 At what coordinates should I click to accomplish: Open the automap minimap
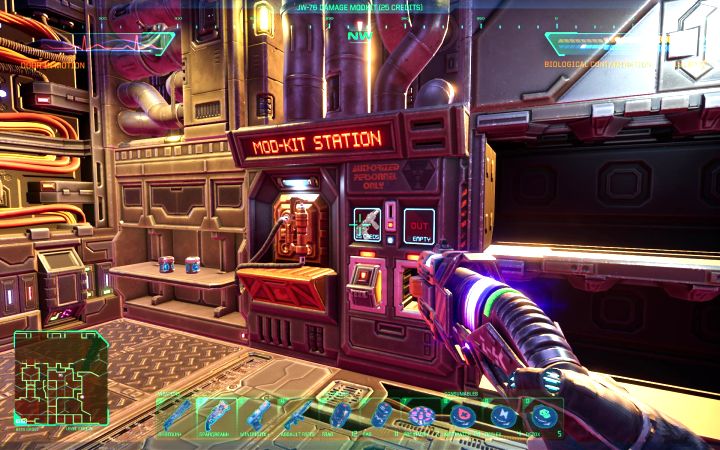pyautogui.click(x=59, y=377)
